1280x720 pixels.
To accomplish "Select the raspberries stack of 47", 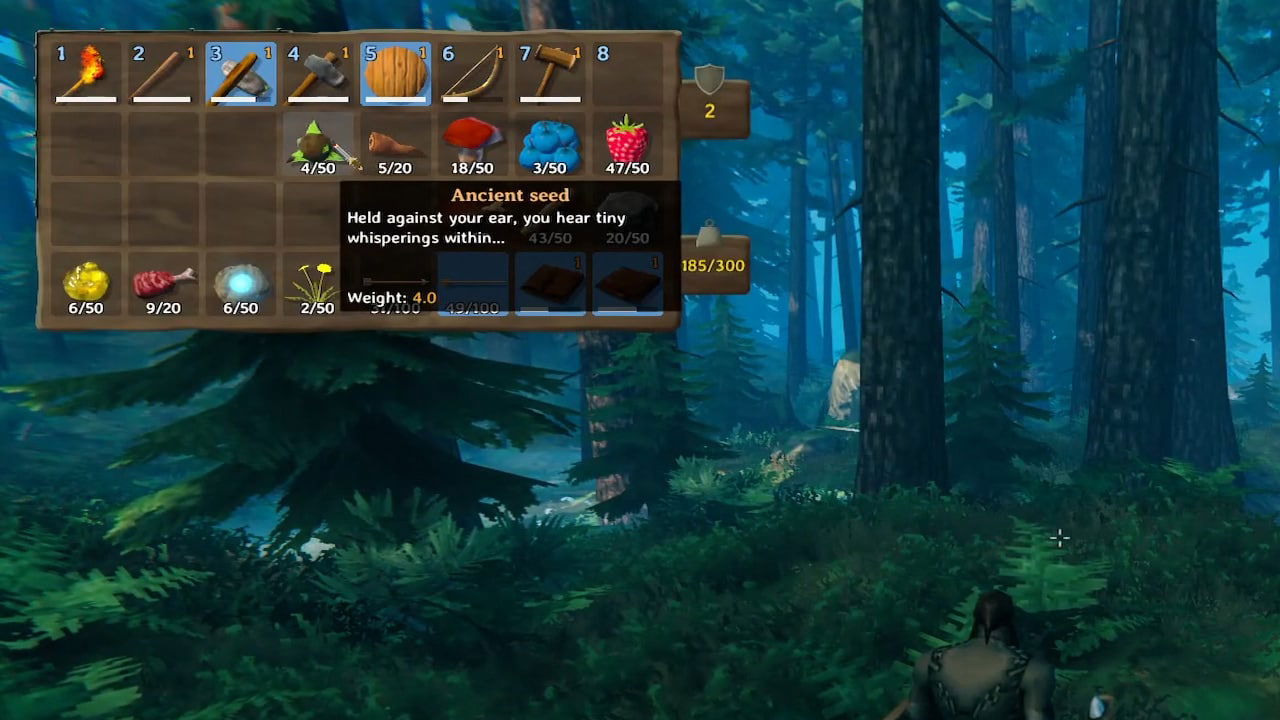I will click(x=628, y=140).
